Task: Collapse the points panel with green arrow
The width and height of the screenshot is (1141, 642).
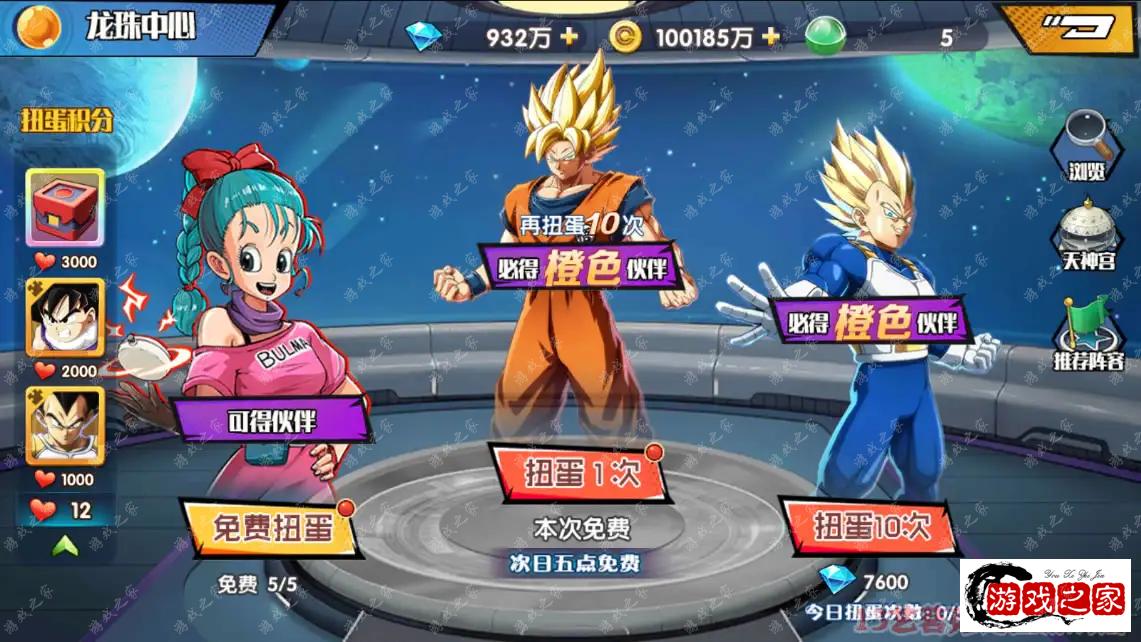Action: pos(65,545)
